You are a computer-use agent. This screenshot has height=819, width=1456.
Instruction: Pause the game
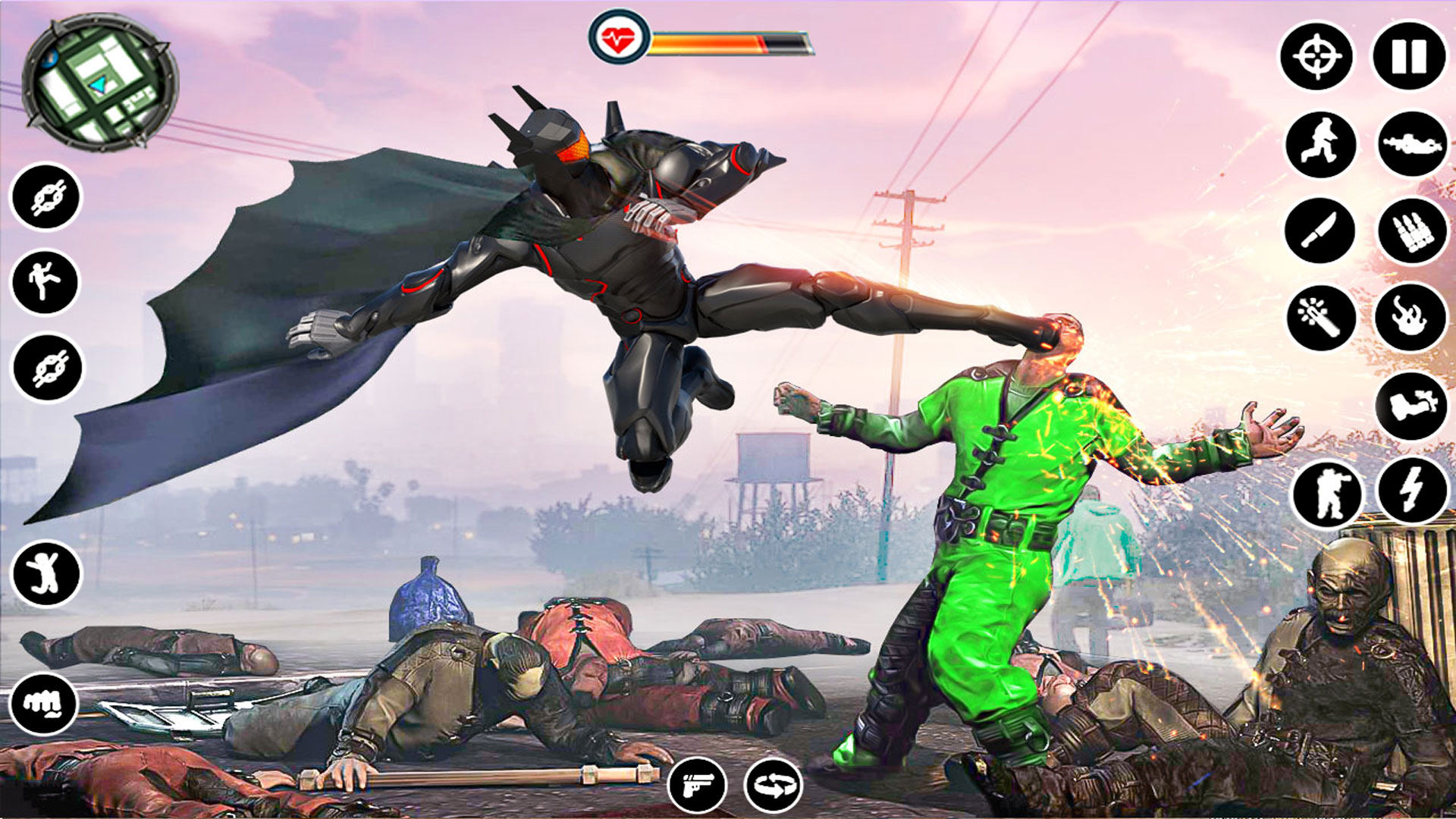pyautogui.click(x=1407, y=55)
